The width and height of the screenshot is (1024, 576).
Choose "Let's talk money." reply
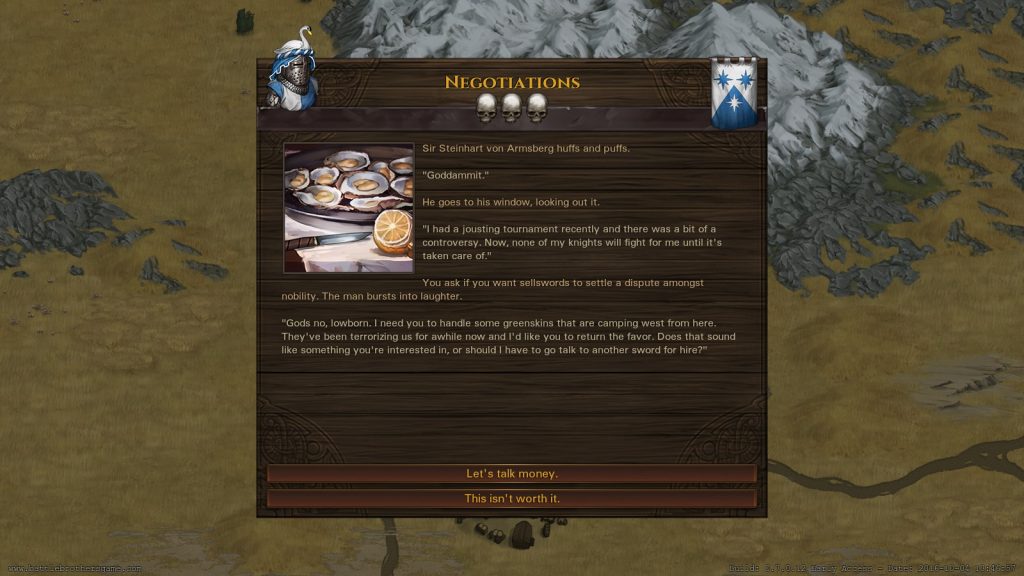click(511, 474)
